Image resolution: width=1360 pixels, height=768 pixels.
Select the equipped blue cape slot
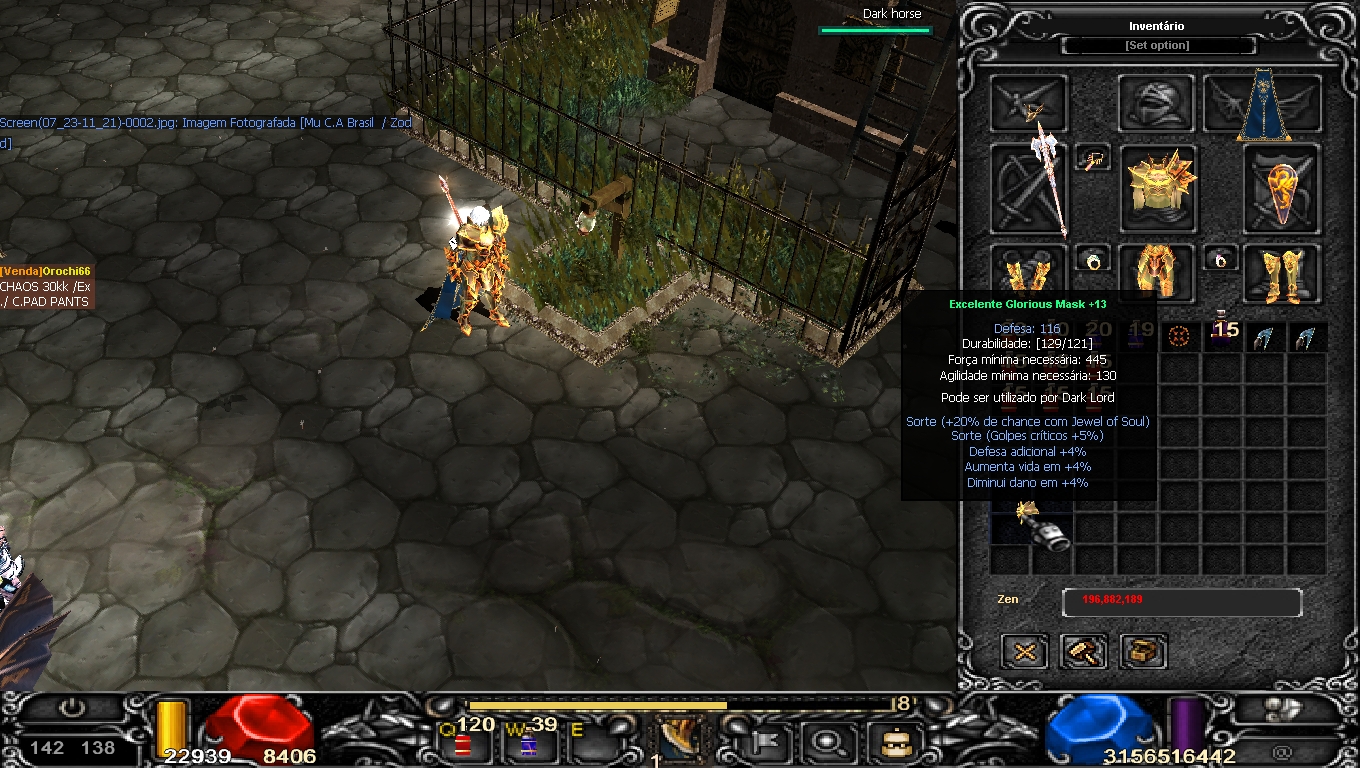click(x=1263, y=104)
